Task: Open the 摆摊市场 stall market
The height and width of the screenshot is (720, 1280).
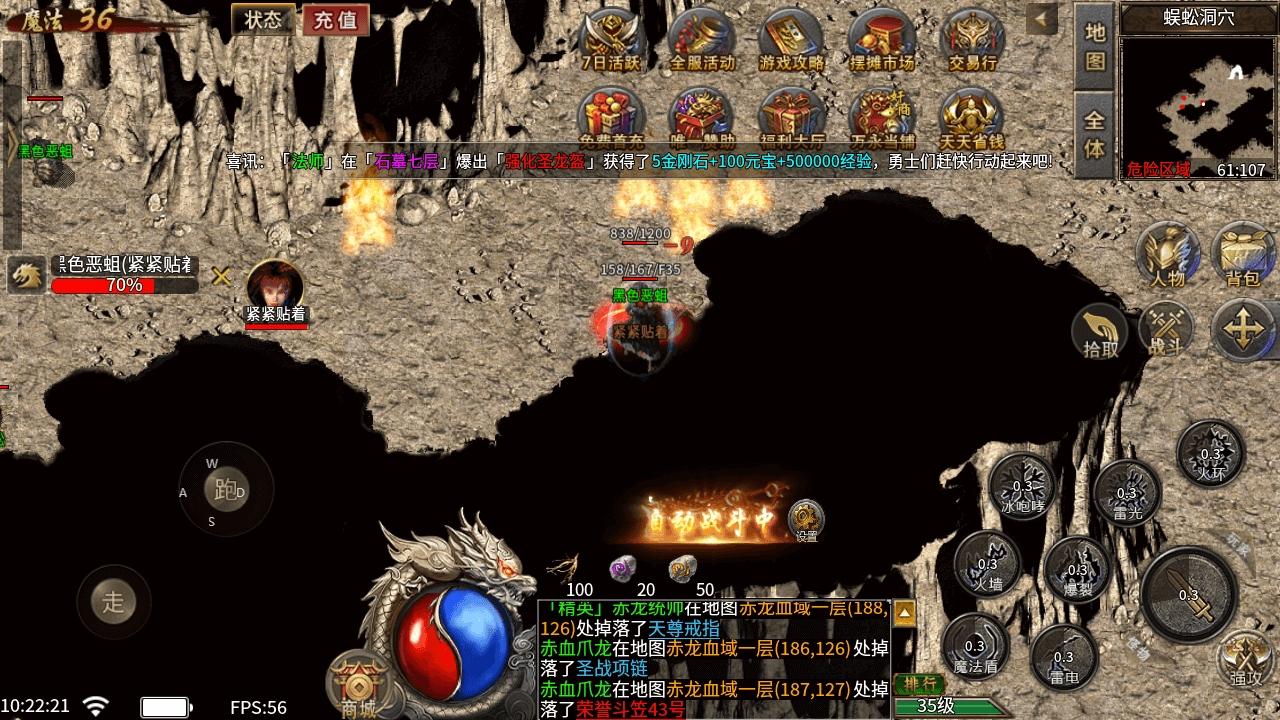Action: pos(882,40)
